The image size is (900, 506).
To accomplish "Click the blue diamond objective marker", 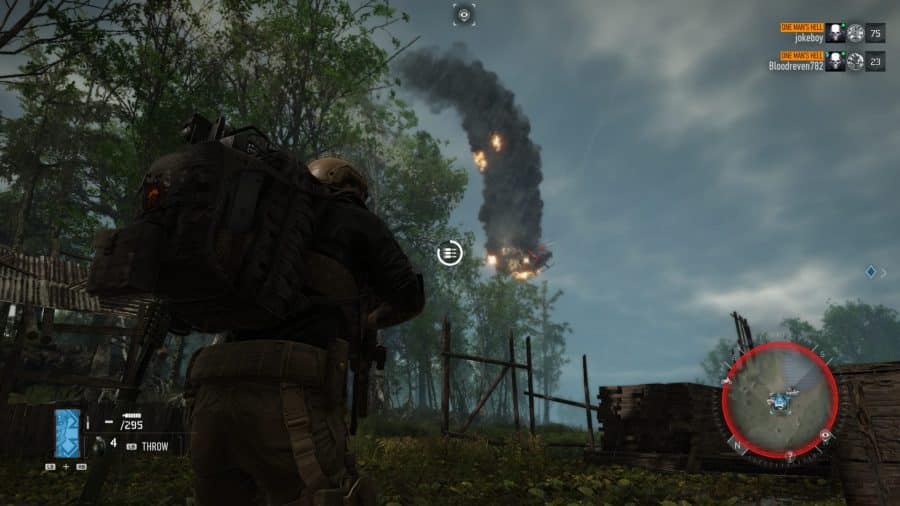I will (x=870, y=271).
